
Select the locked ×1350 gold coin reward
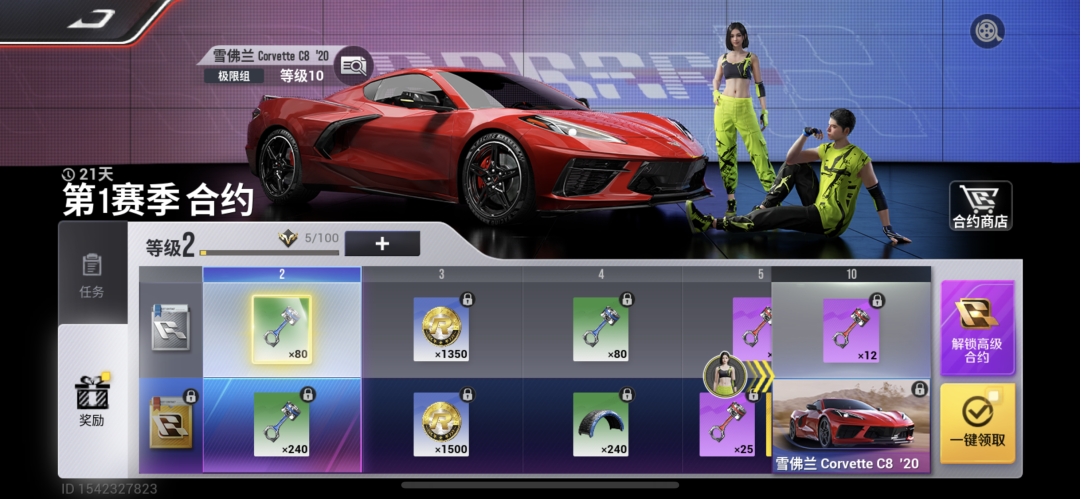[441, 329]
